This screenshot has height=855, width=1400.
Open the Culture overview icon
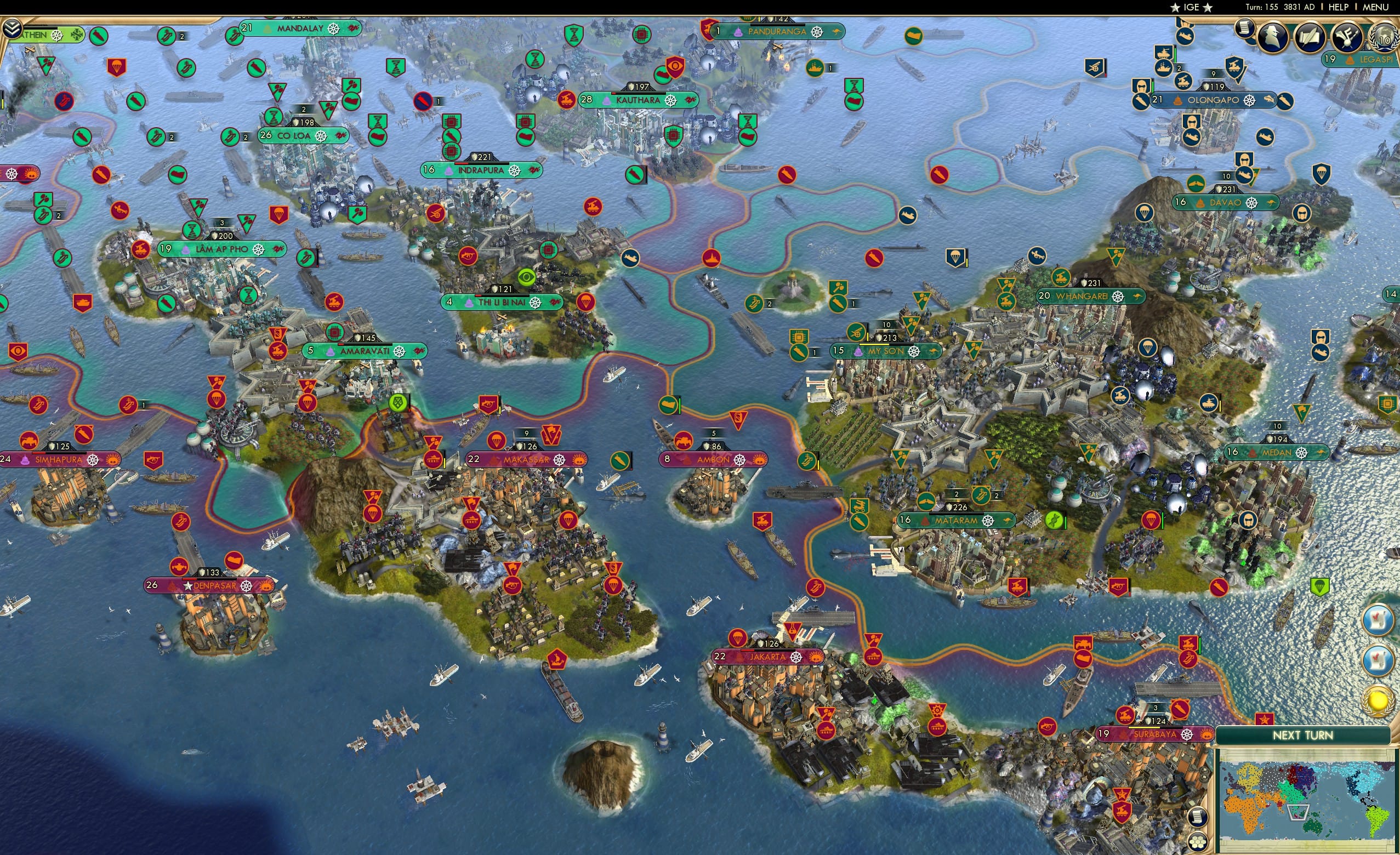coord(1347,37)
